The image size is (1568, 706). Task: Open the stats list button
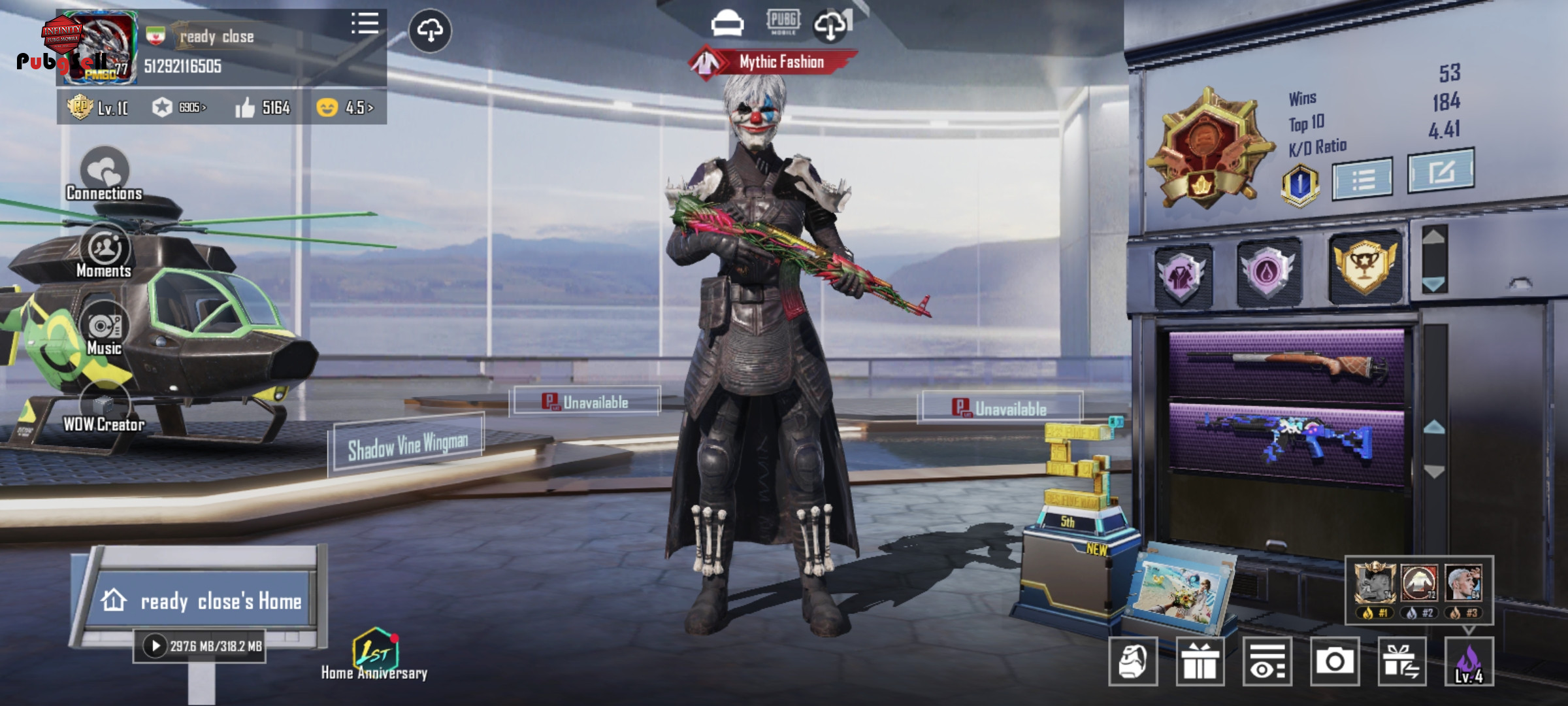1362,178
